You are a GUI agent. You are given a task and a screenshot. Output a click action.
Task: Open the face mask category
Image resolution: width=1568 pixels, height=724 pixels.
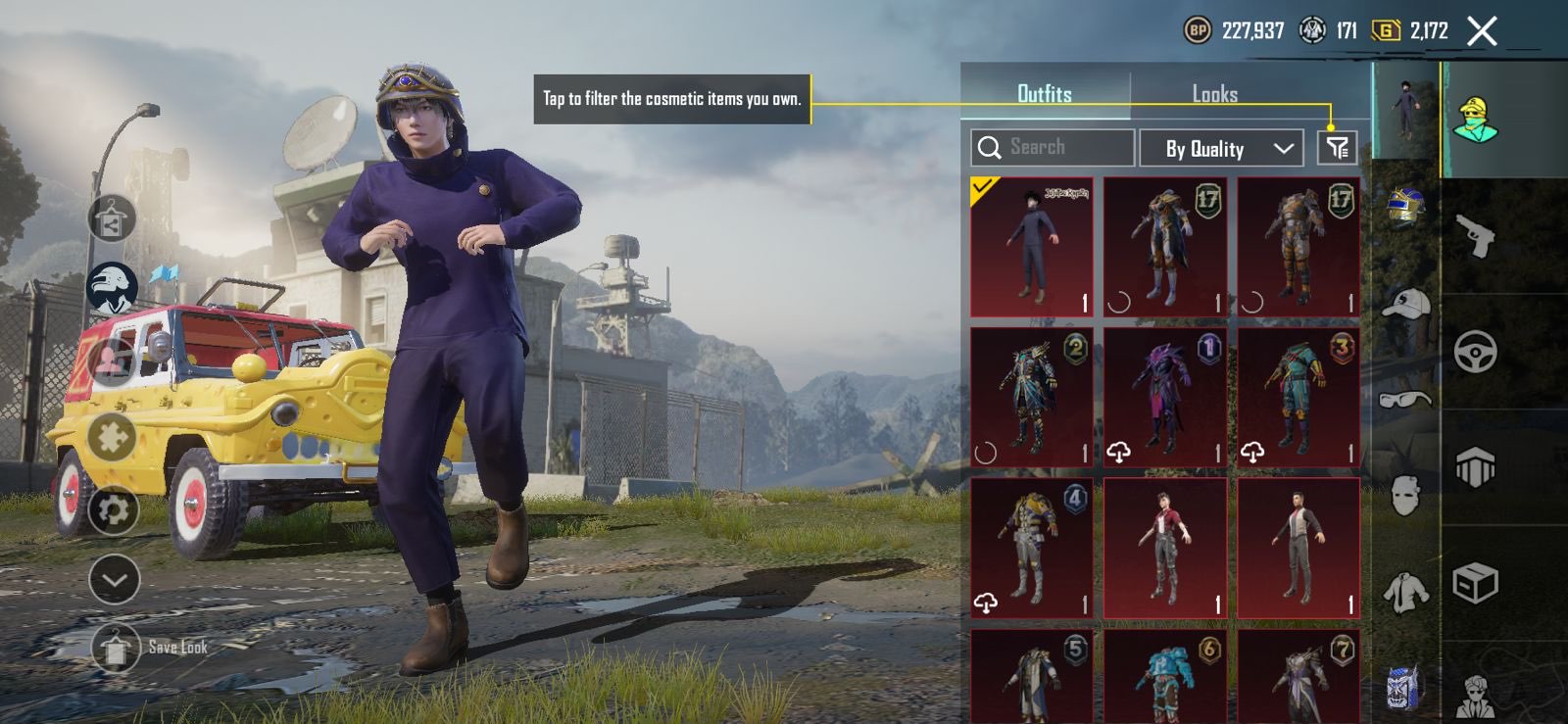point(1405,496)
